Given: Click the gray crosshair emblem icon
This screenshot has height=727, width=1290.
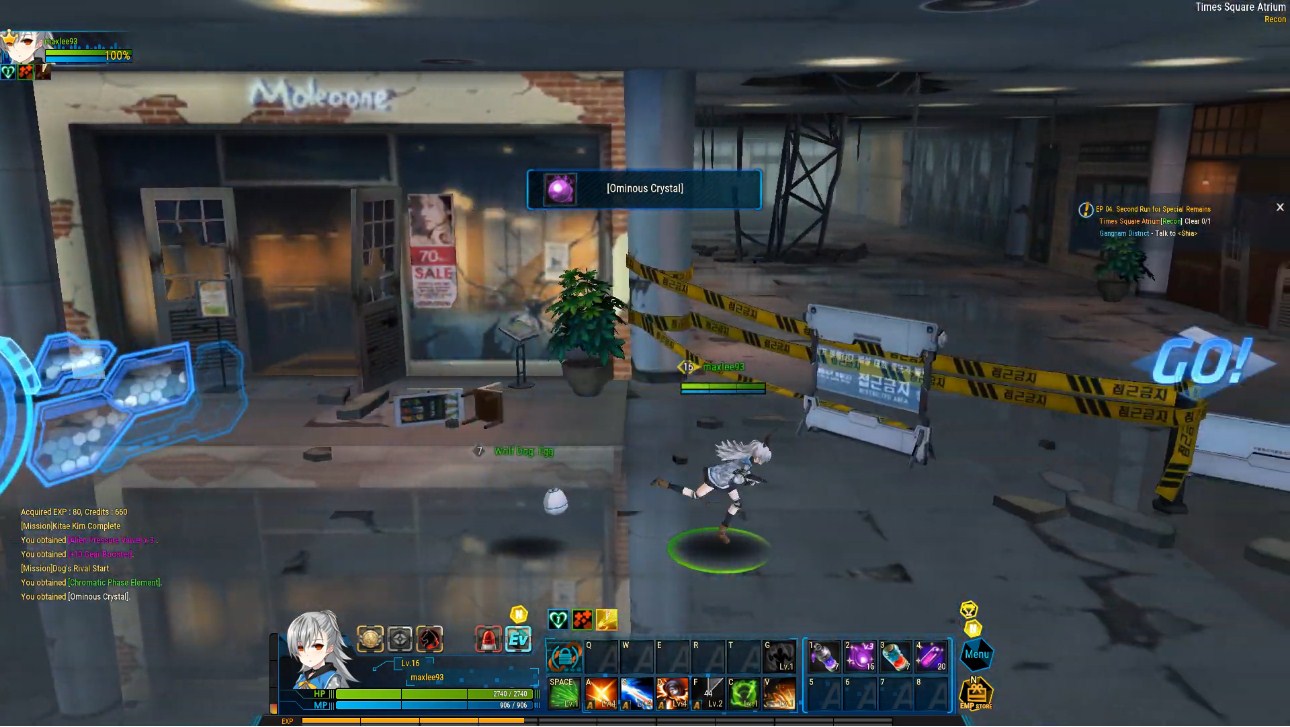Looking at the screenshot, I should click(x=400, y=639).
